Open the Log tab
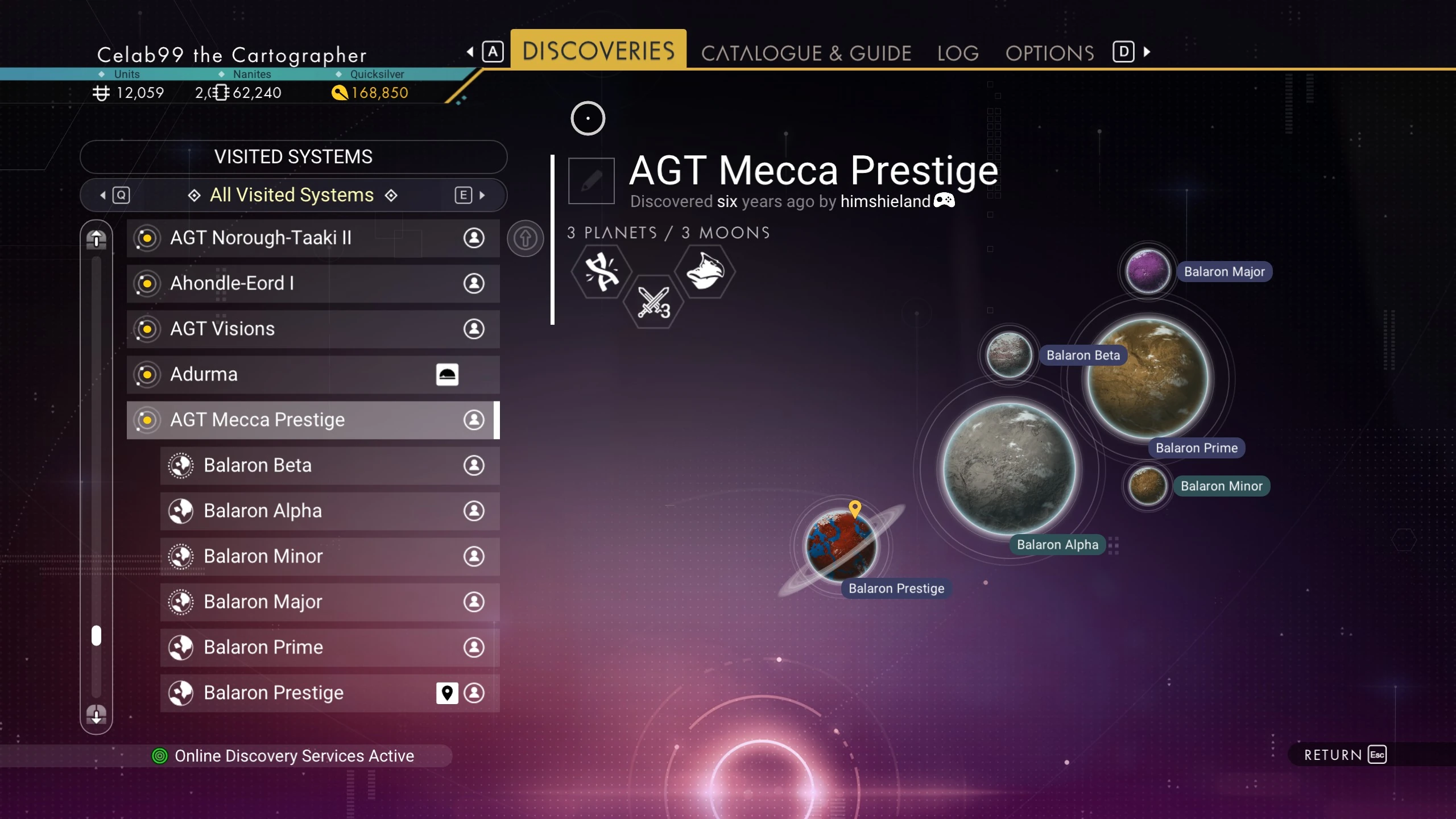Screen dimensions: 1456x819 [958, 53]
